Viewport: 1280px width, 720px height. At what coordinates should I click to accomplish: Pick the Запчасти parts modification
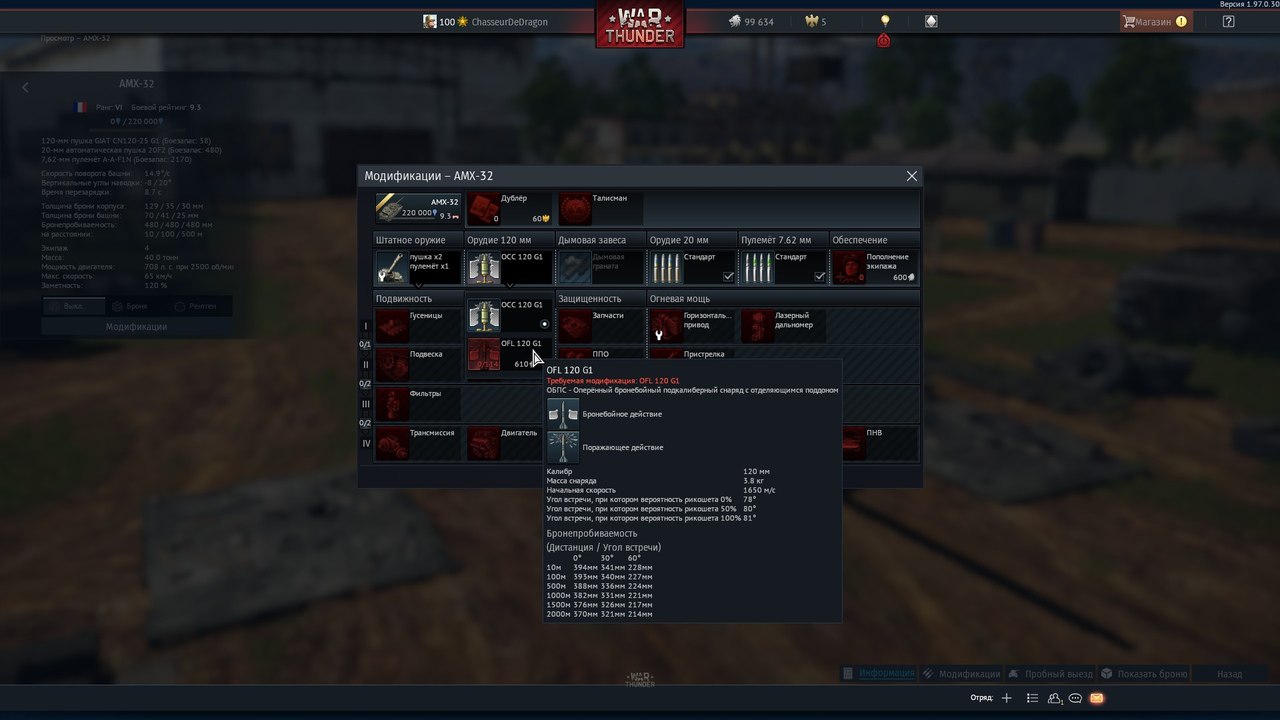coord(601,325)
